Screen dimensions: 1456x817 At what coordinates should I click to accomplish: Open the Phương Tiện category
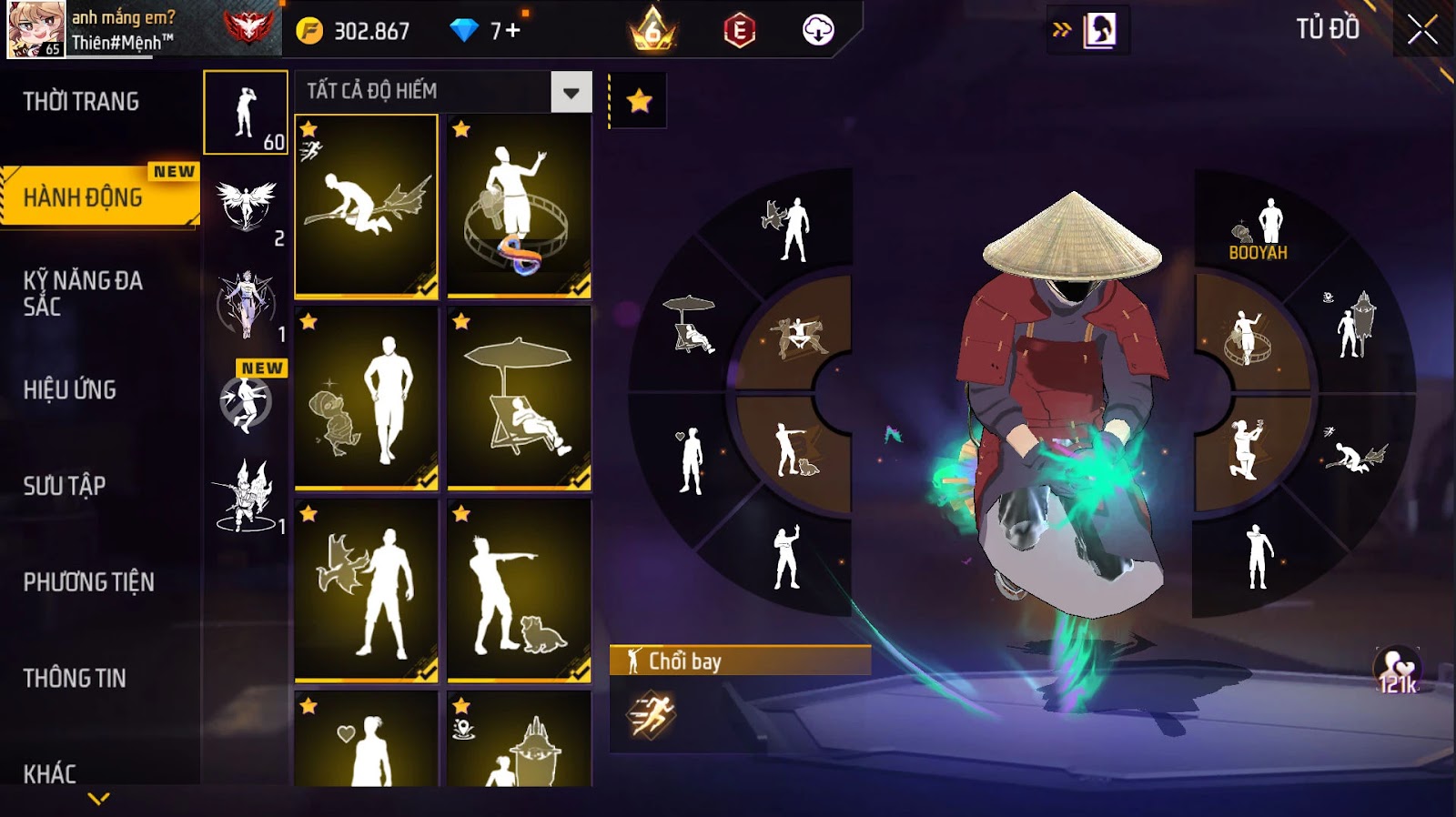pyautogui.click(x=89, y=582)
